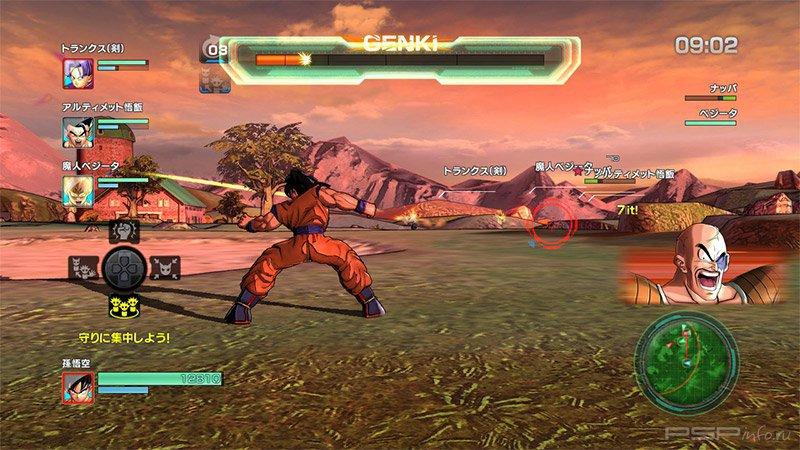Viewport: 800px width, 450px height.
Task: Choose the highlighted yellow three-heads command
Action: click(122, 301)
